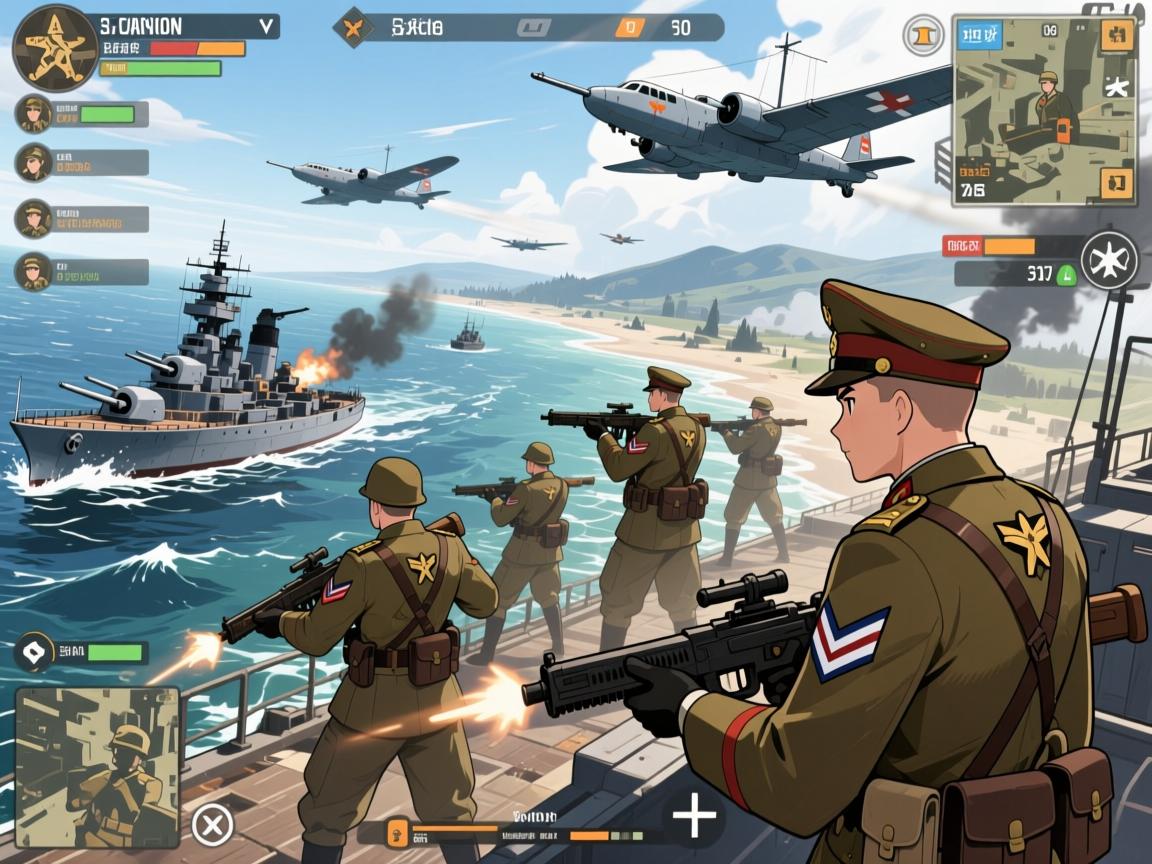Click the crossed-swords diamond icon at top

click(353, 27)
